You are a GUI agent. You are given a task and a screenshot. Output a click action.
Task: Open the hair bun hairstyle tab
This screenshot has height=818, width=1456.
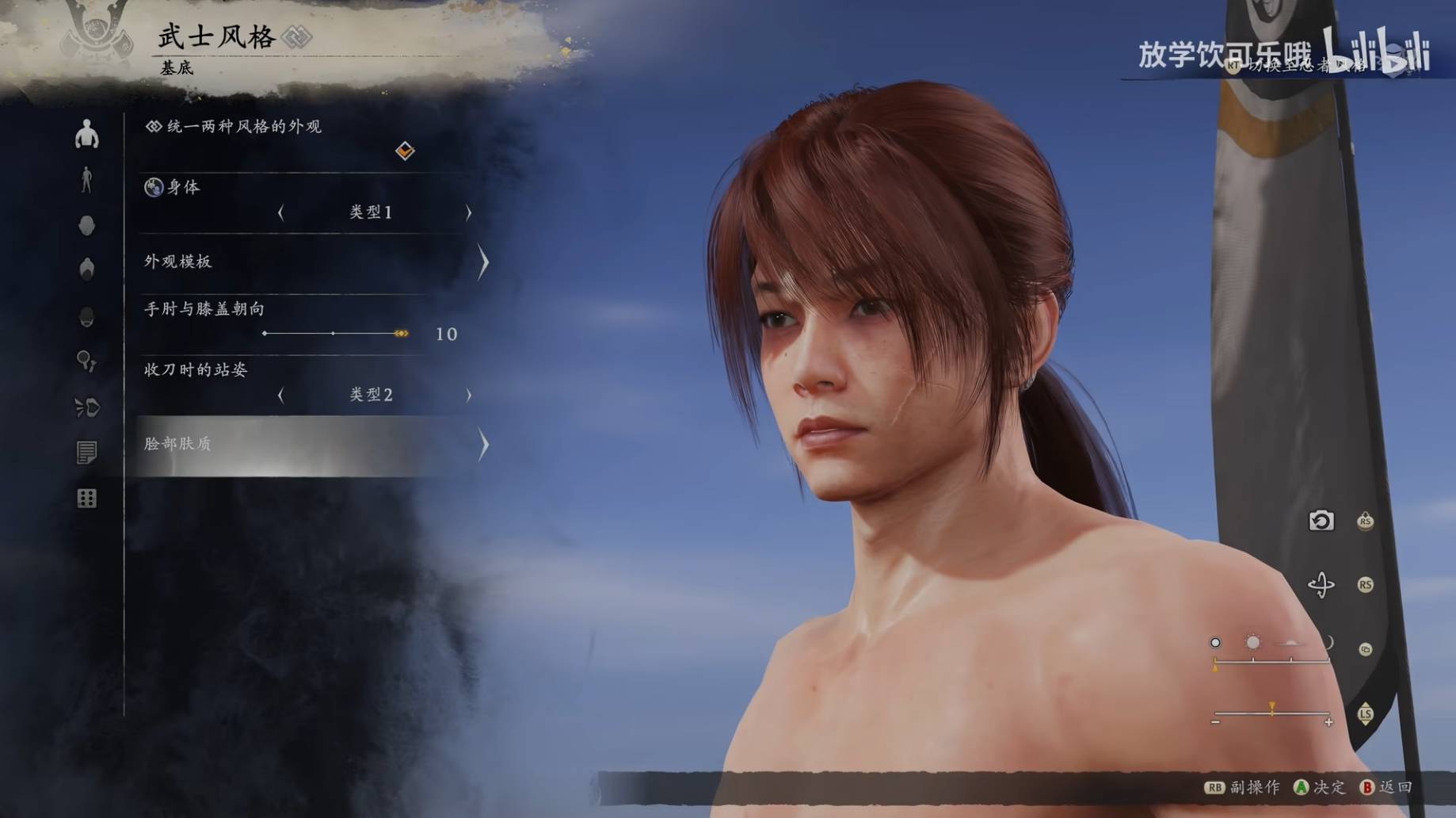[x=87, y=269]
